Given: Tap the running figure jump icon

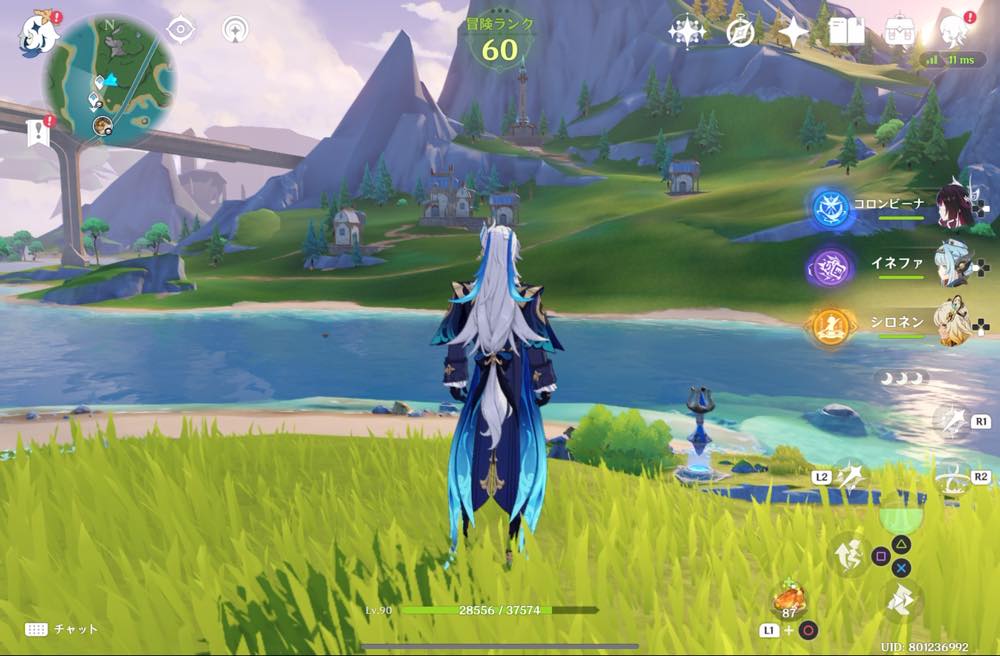Looking at the screenshot, I should point(847,553).
